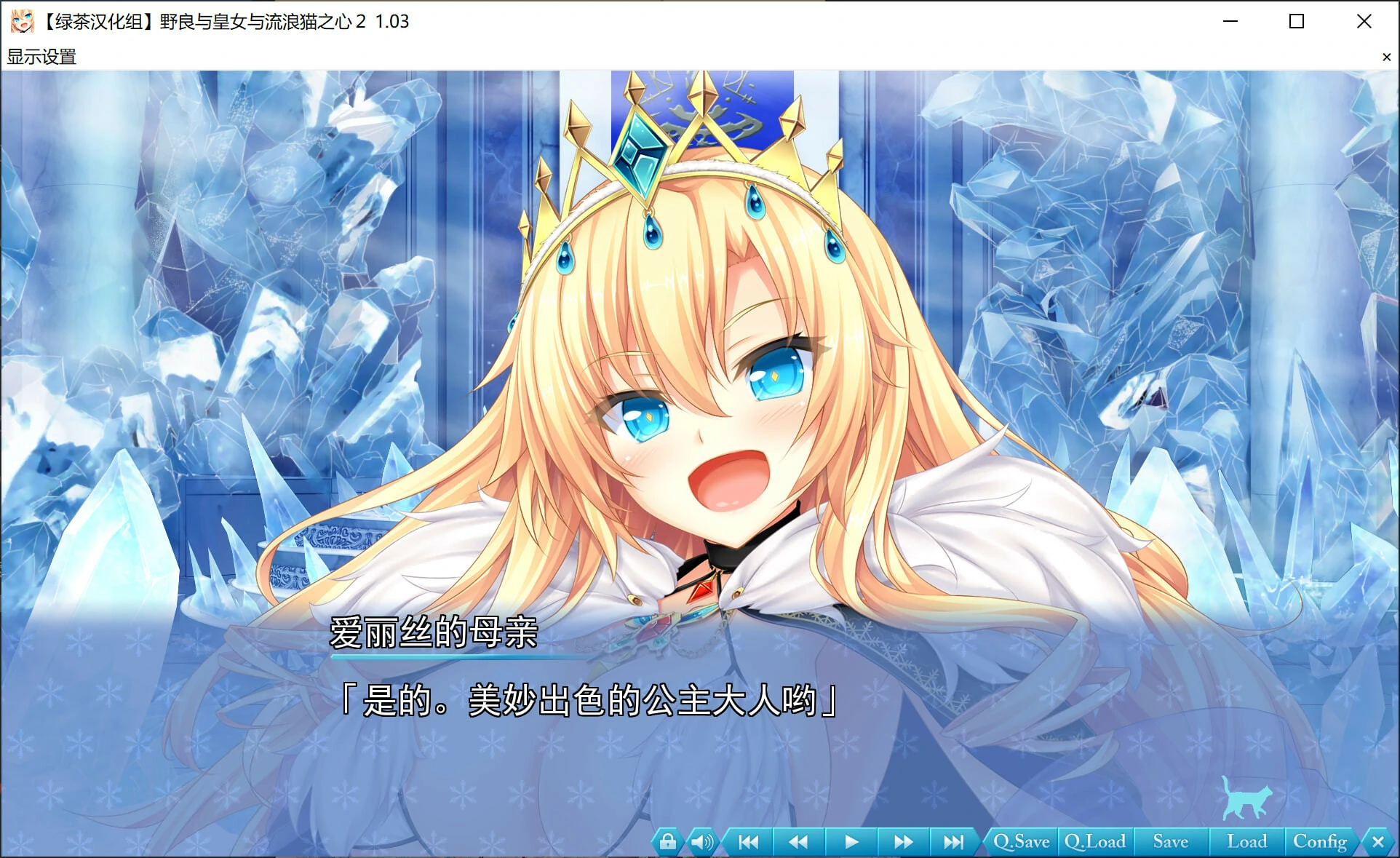The image size is (1400, 858).
Task: Open the Load screen
Action: point(1246,841)
